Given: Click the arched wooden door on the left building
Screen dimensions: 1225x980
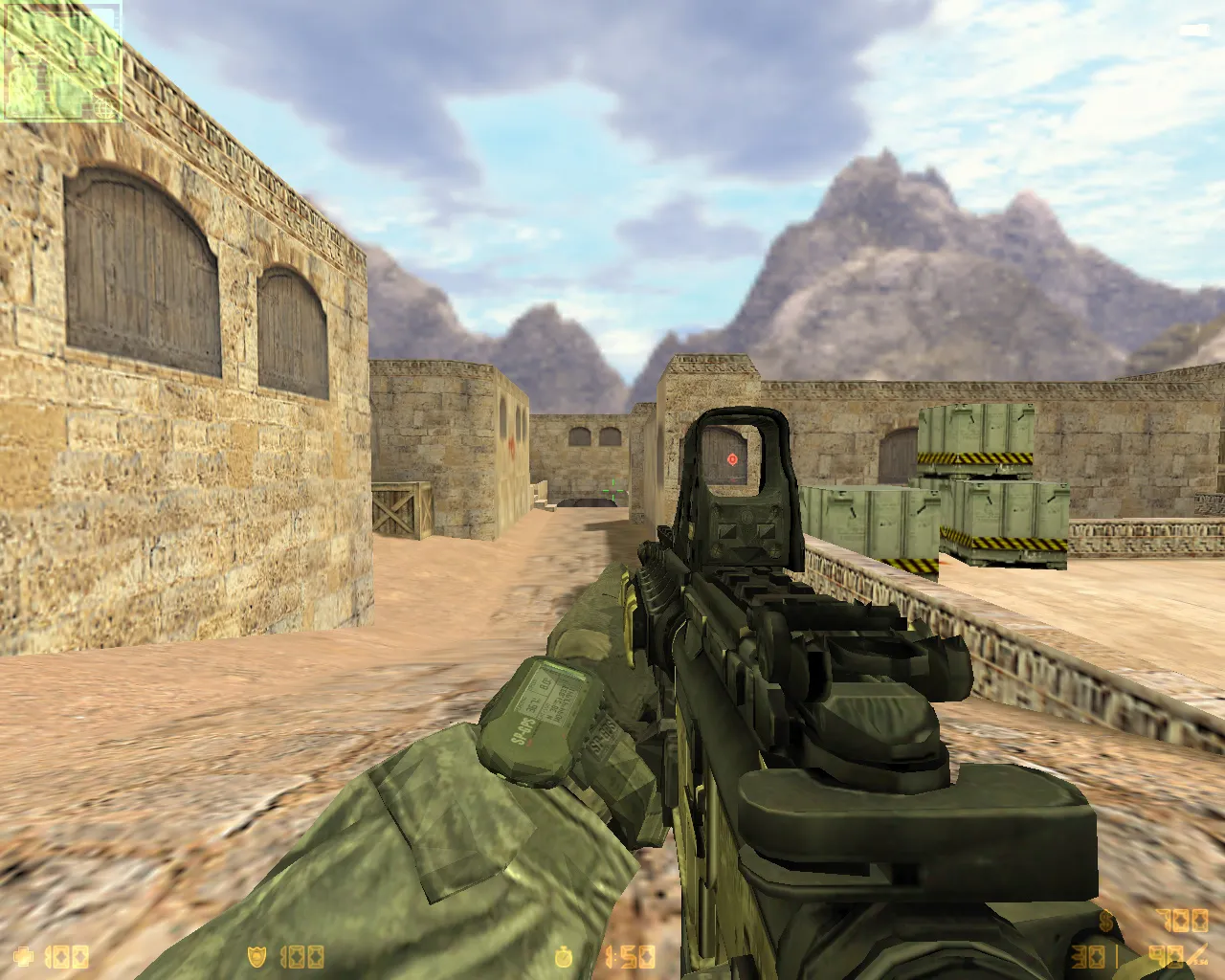Looking at the screenshot, I should click(144, 268).
